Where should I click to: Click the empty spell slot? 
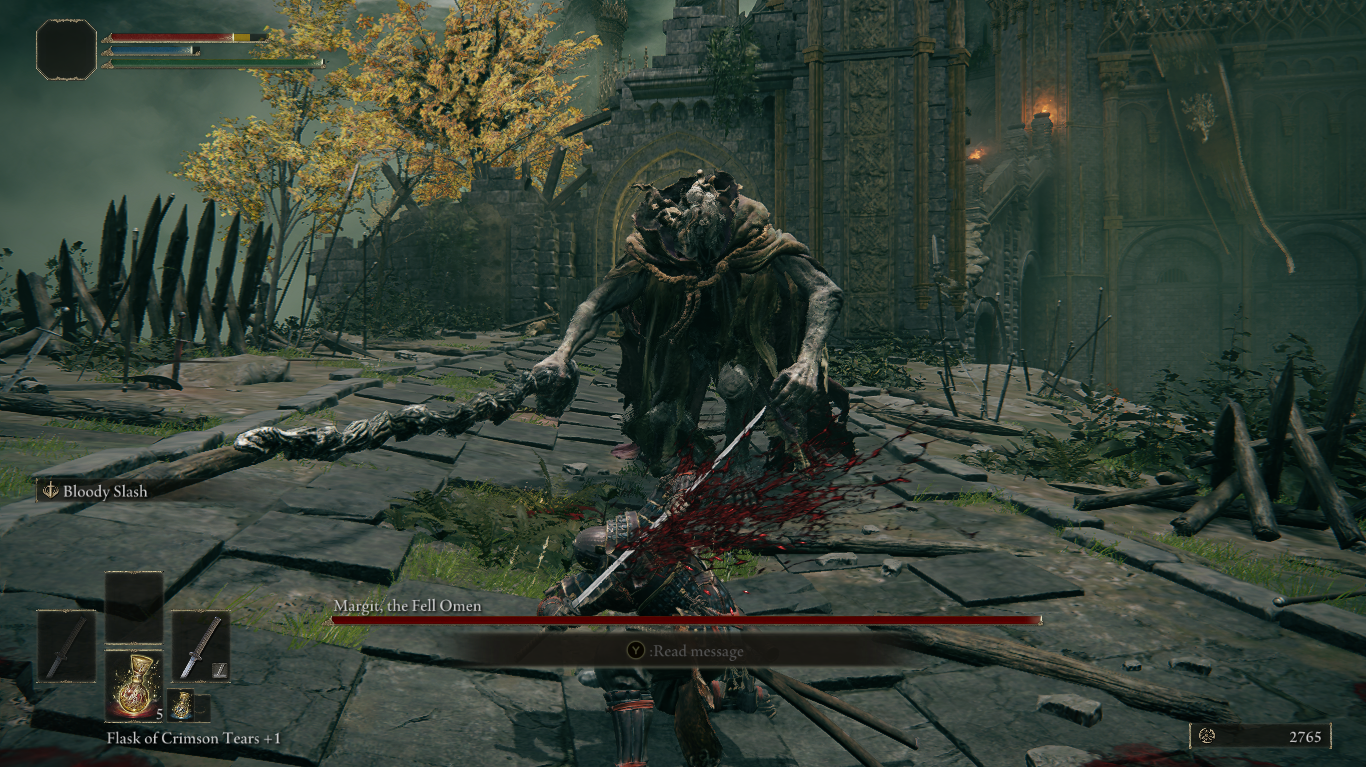[134, 608]
